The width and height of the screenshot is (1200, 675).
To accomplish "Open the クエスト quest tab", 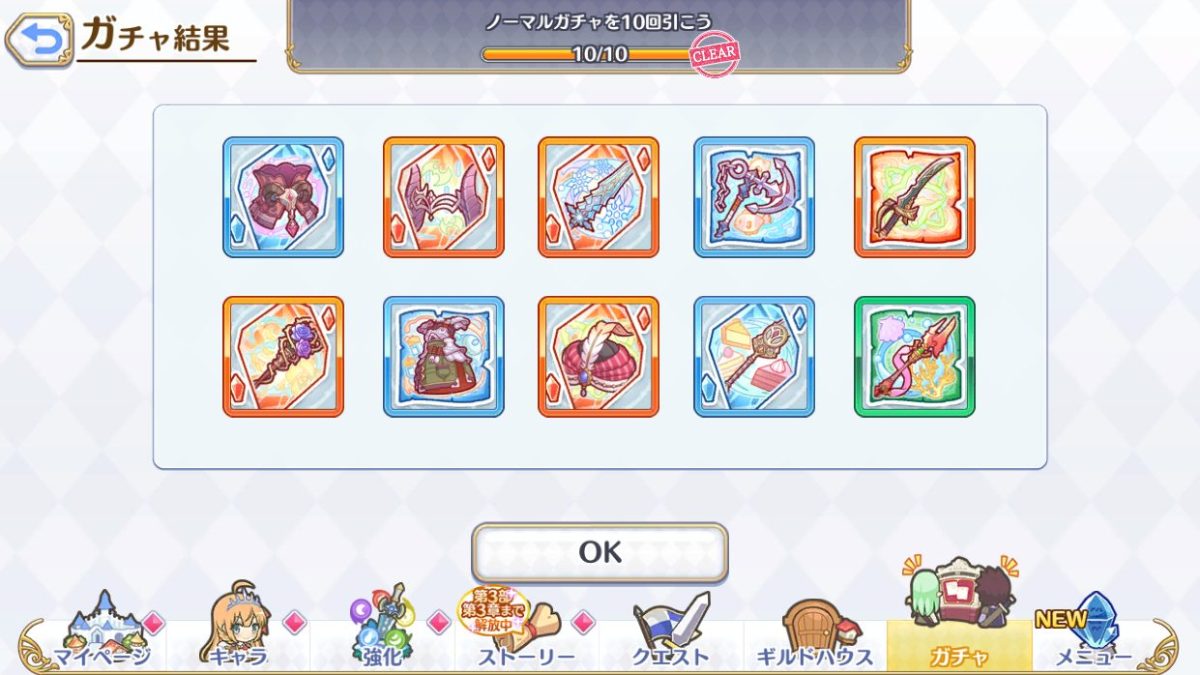I will click(671, 632).
